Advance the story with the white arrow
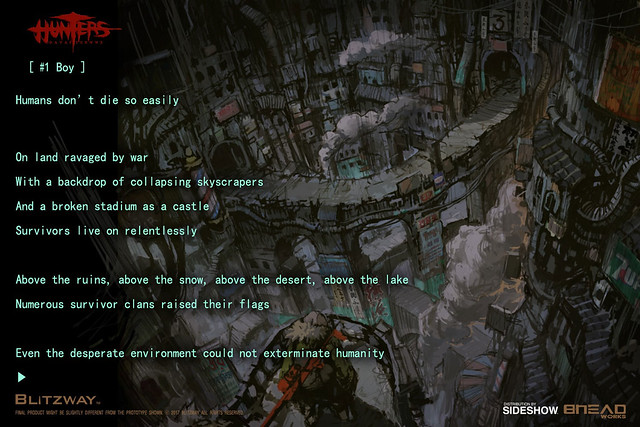The width and height of the screenshot is (640, 427). pyautogui.click(x=21, y=377)
